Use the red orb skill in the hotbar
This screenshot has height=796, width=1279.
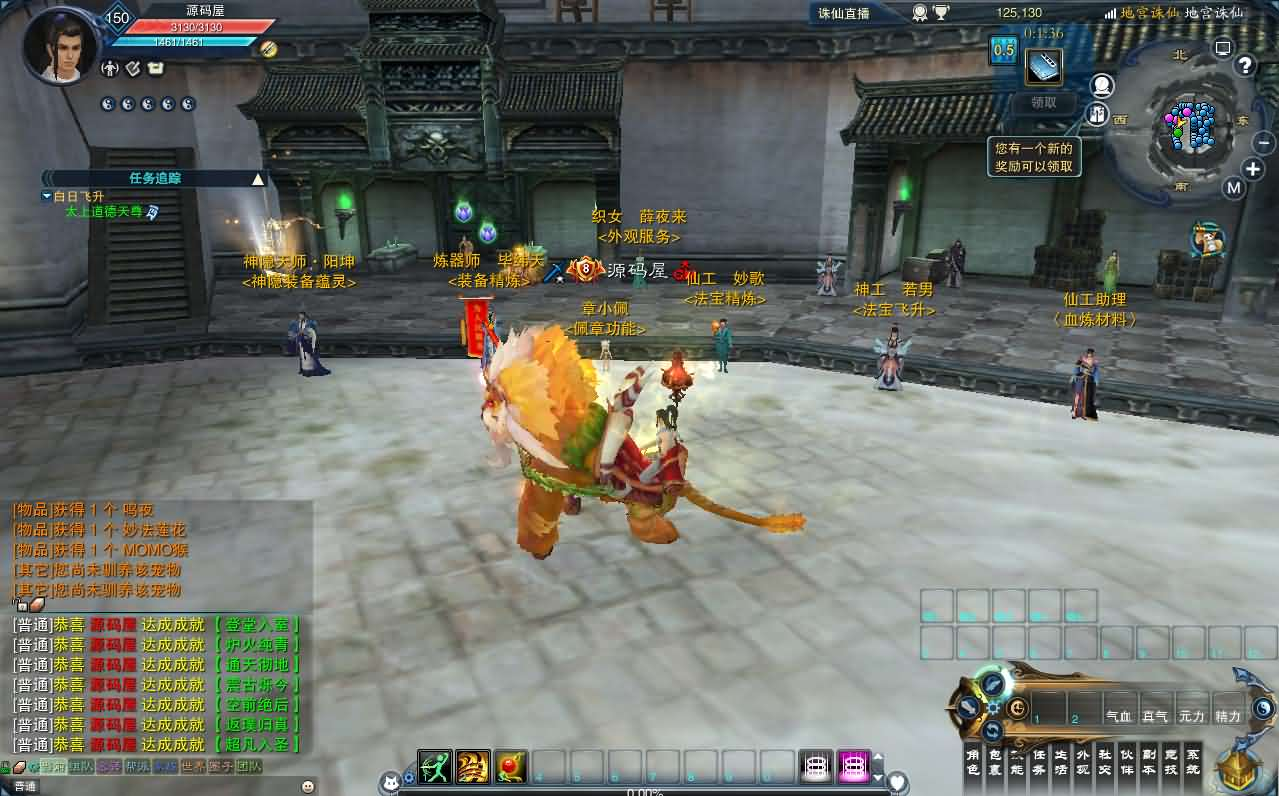511,766
